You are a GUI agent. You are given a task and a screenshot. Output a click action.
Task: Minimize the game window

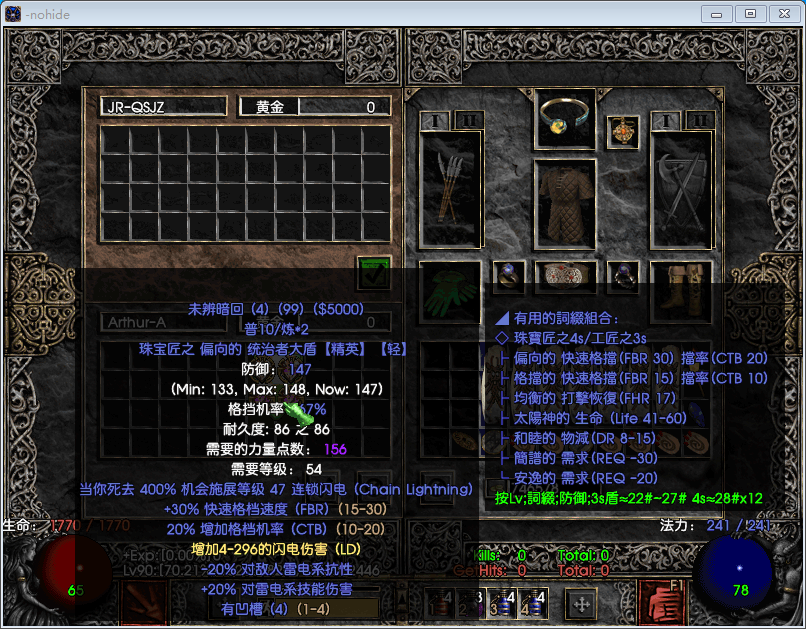[x=717, y=13]
